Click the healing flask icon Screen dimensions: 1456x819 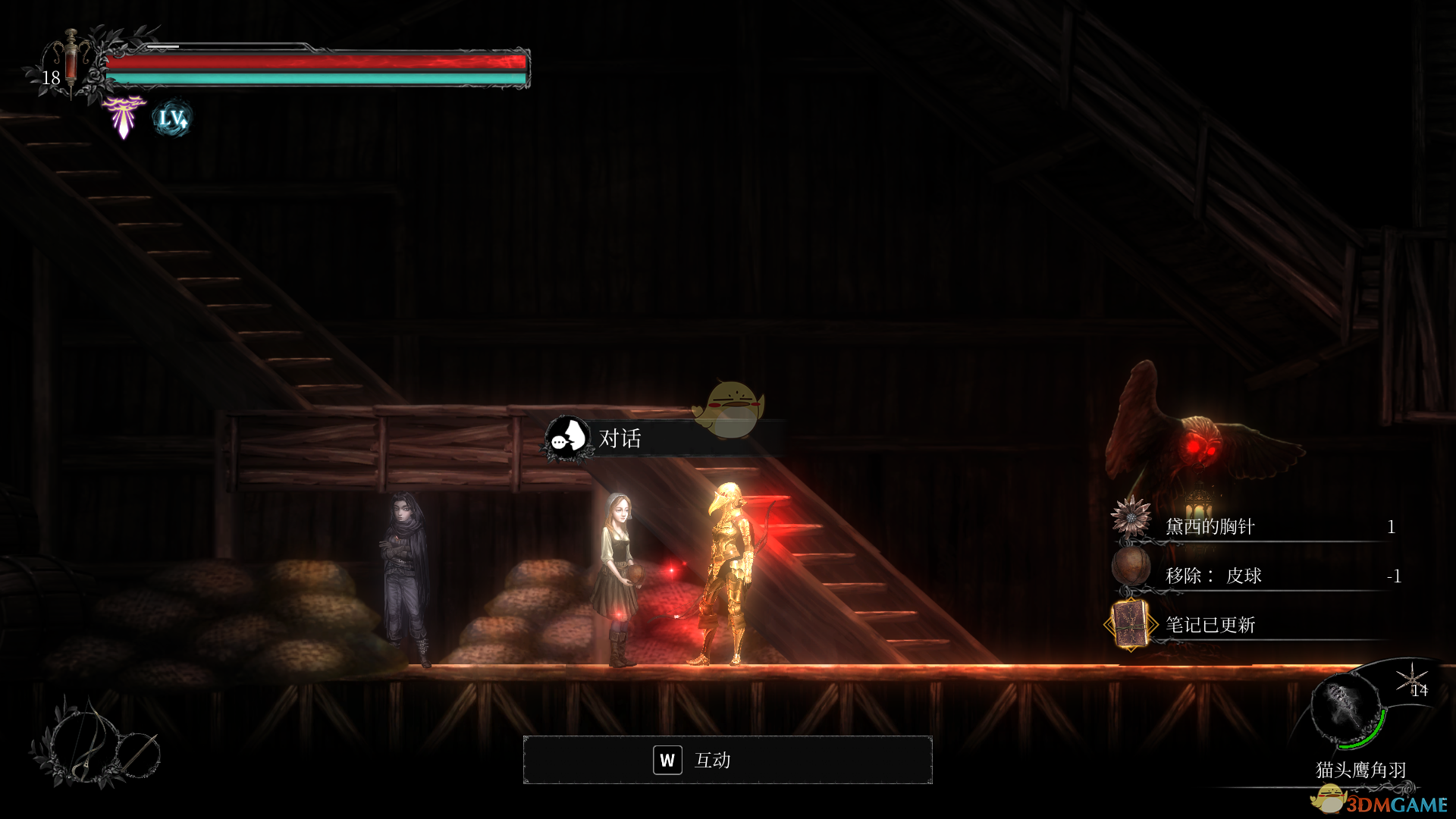[x=71, y=59]
